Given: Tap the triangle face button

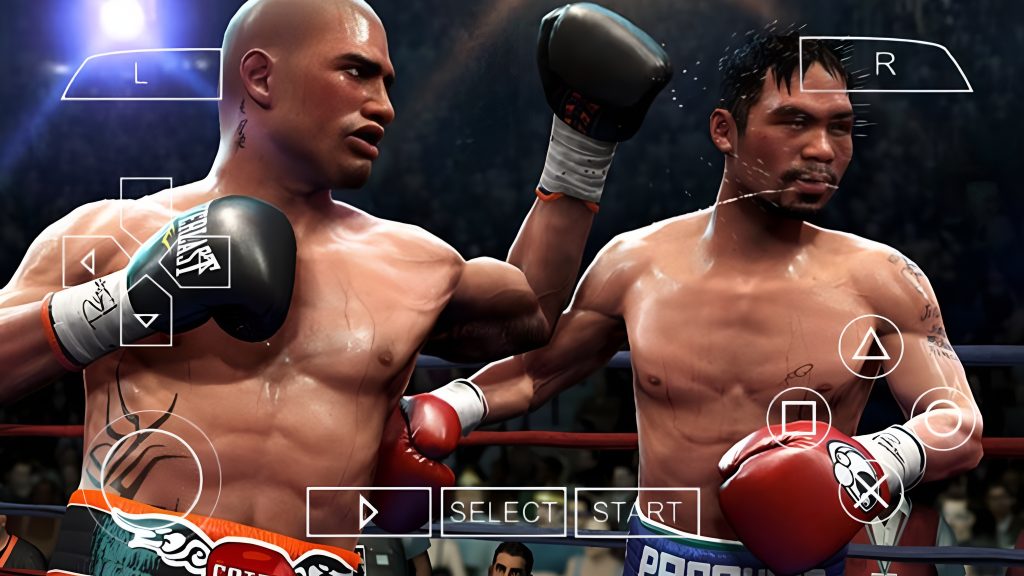Looking at the screenshot, I should 870,346.
